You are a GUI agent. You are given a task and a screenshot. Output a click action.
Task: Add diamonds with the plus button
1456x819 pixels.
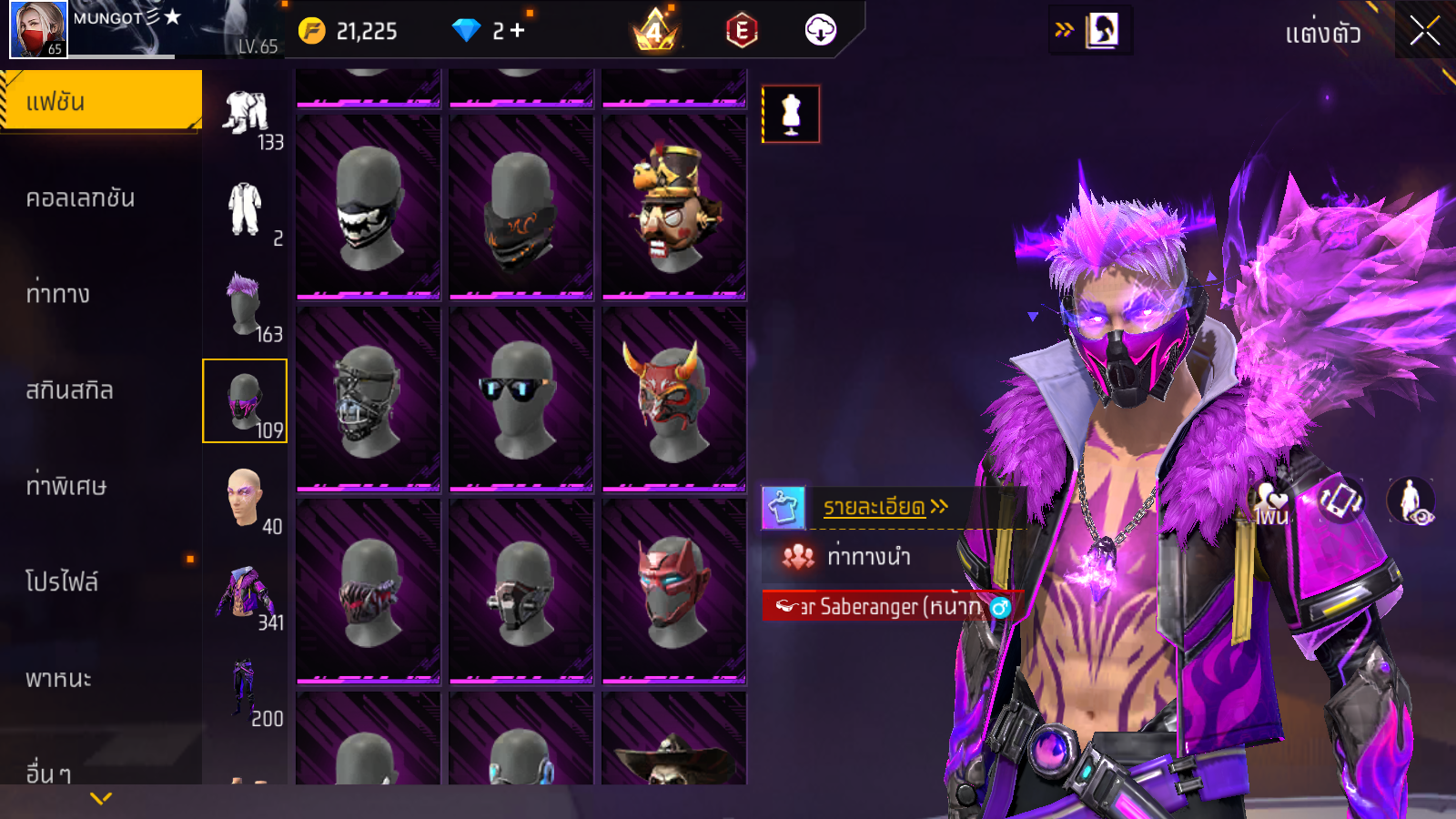click(x=517, y=31)
